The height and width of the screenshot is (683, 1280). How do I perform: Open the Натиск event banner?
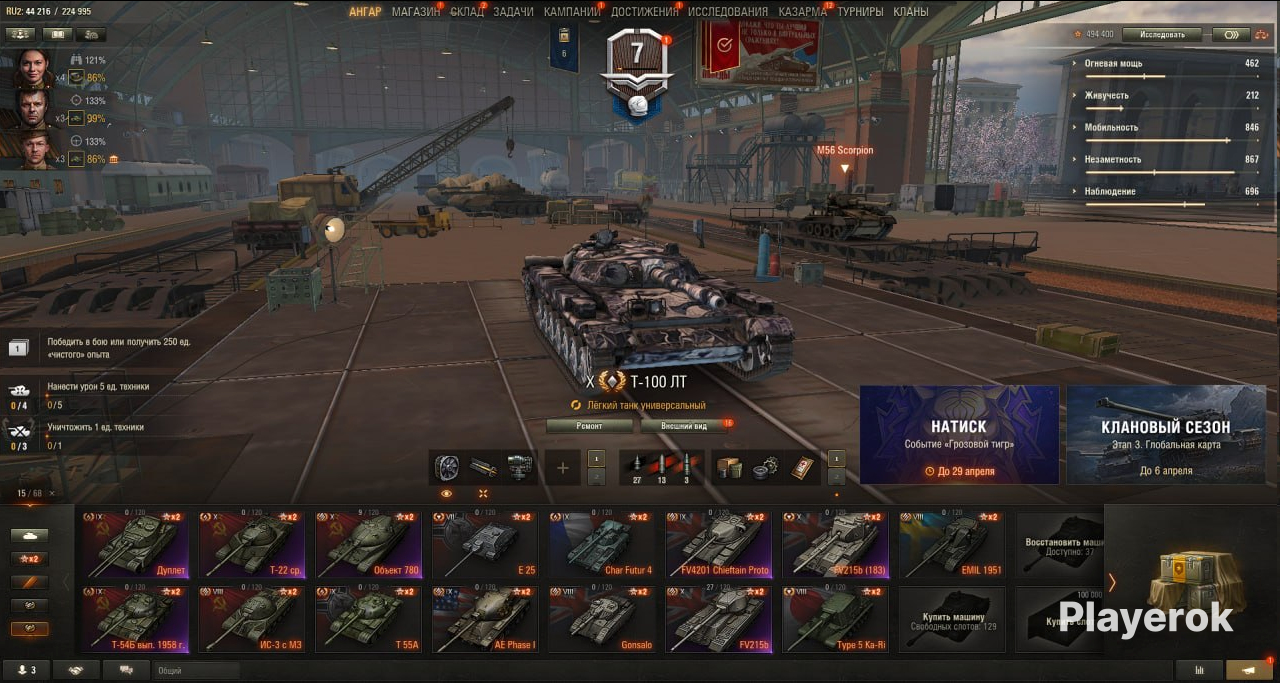(959, 435)
